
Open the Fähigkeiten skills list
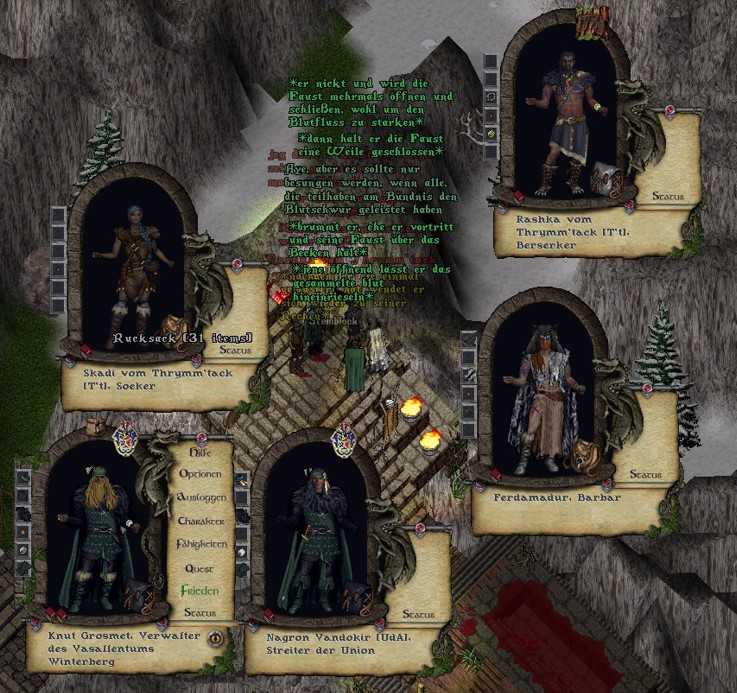[200, 544]
